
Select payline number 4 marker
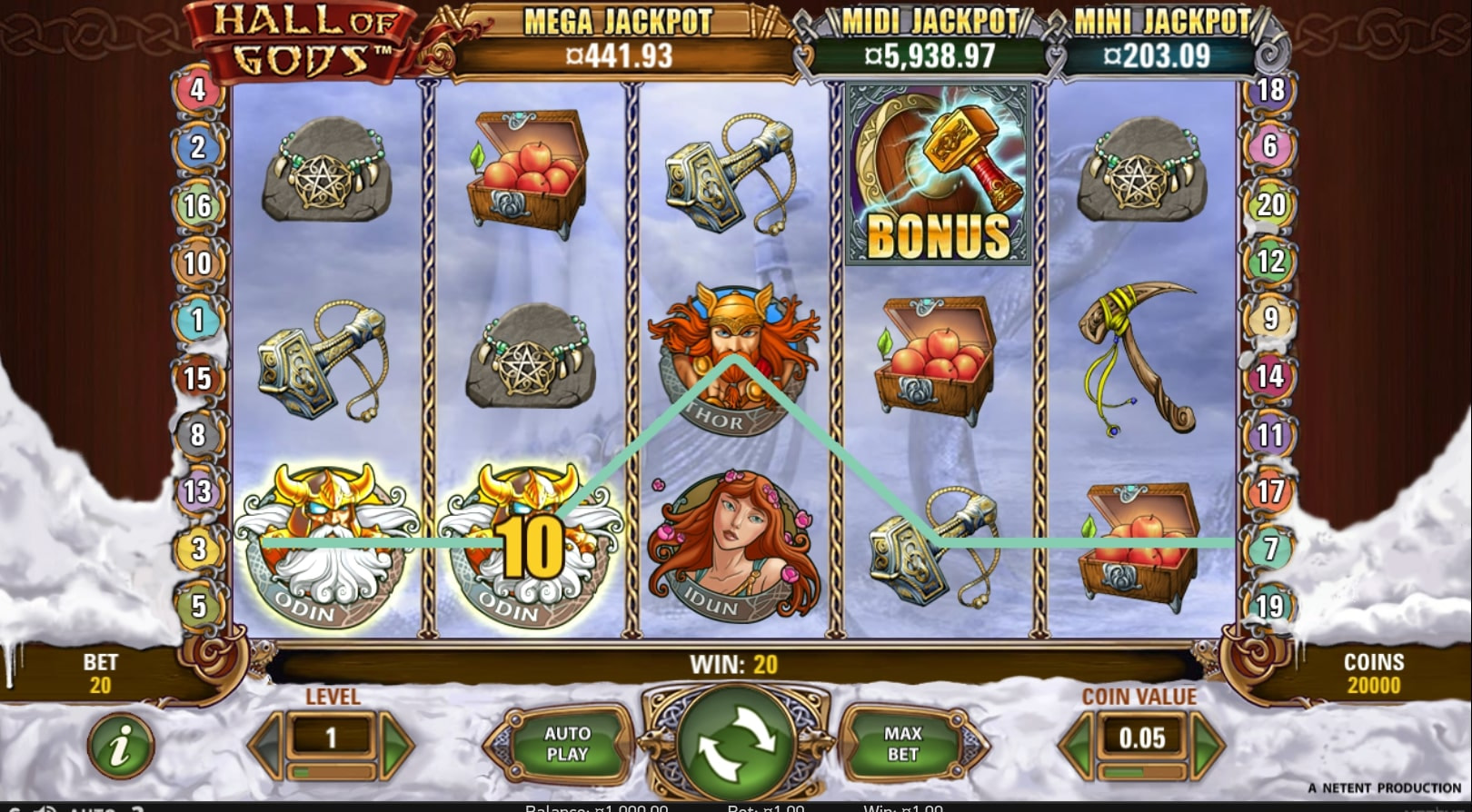[198, 90]
